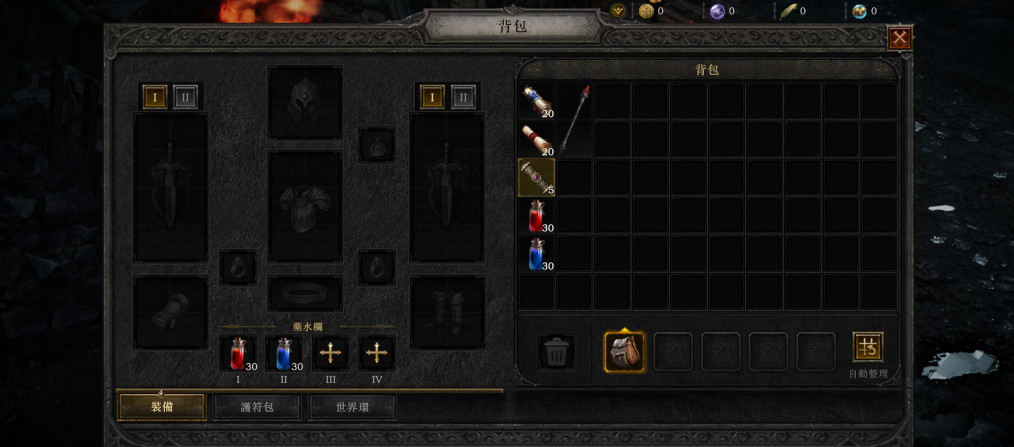Switch to the 護符包 tab
The image size is (1014, 447).
point(257,407)
